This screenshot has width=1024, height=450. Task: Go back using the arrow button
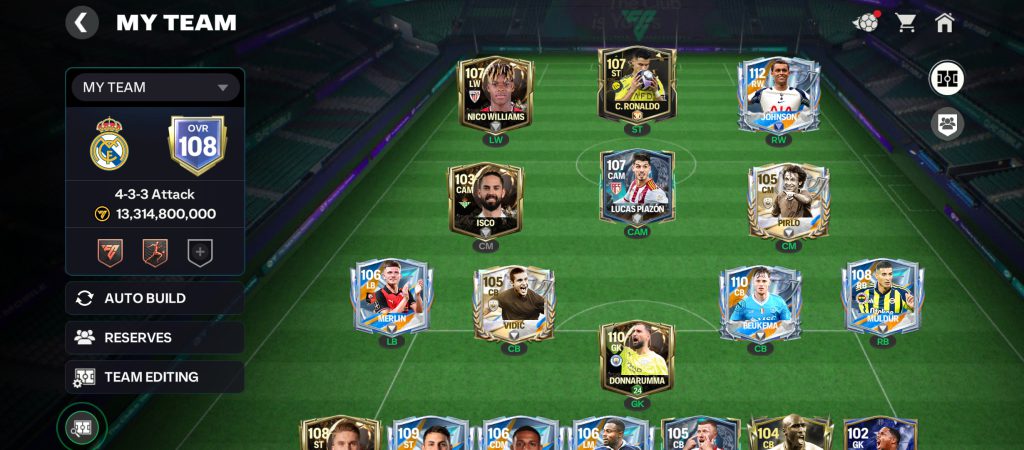[82, 22]
